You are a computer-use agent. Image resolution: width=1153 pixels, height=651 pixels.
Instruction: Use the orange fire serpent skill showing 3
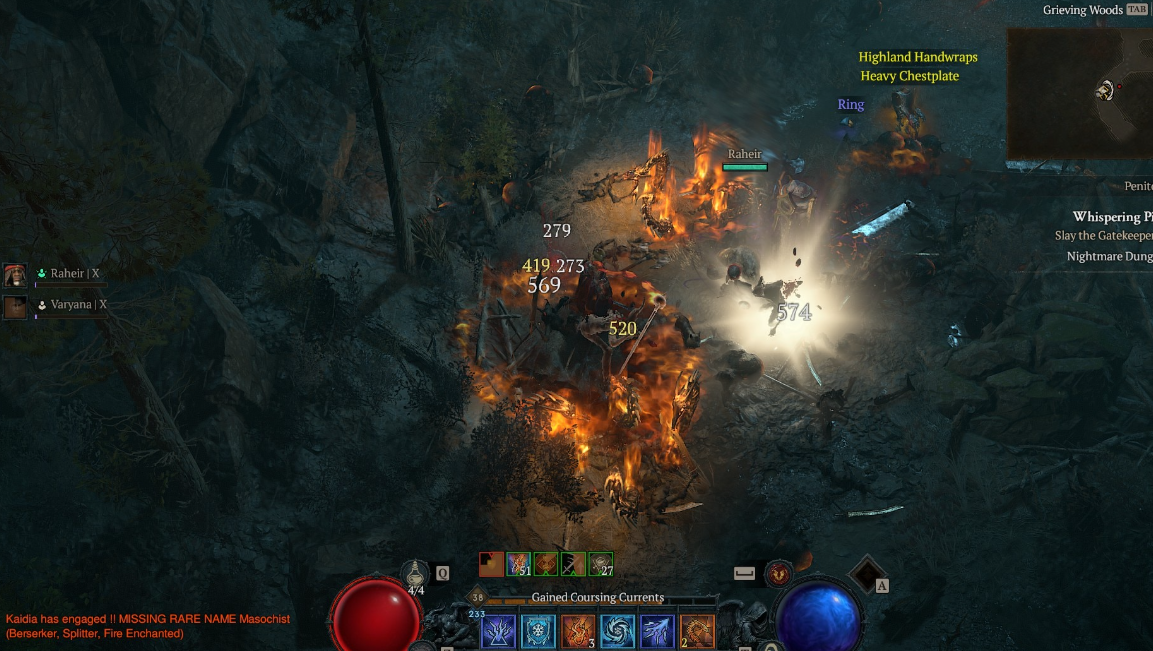click(x=578, y=632)
